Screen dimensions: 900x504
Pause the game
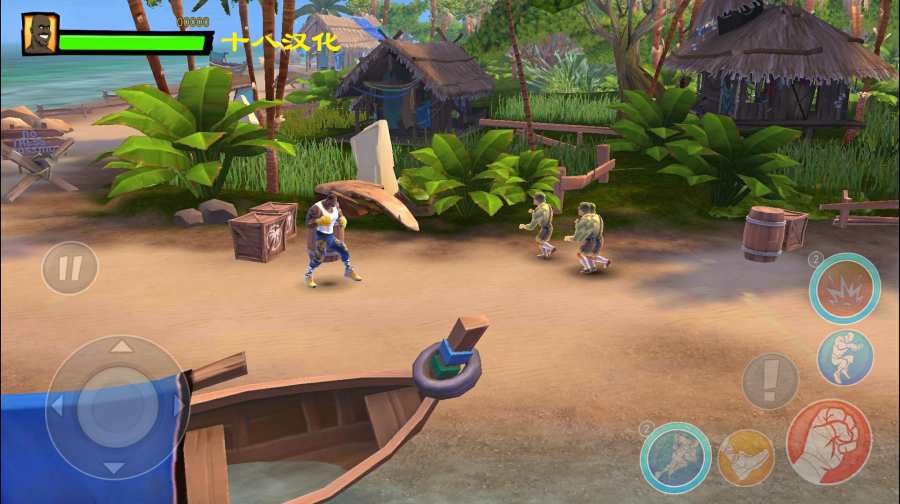[69, 268]
